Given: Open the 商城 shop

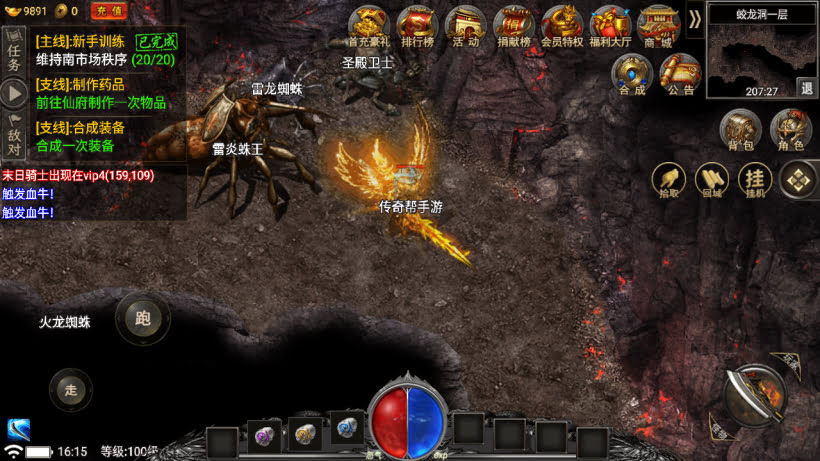Looking at the screenshot, I should [658, 26].
